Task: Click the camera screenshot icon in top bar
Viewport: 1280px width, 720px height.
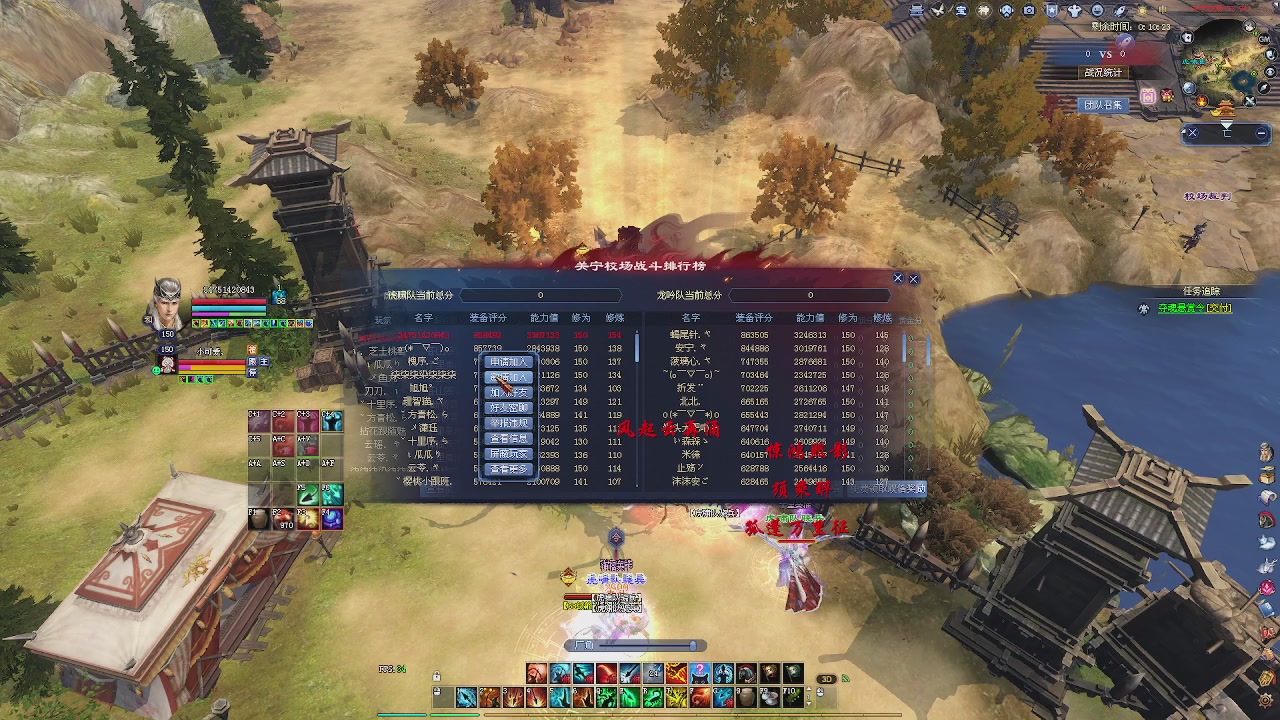Action: click(x=1029, y=11)
